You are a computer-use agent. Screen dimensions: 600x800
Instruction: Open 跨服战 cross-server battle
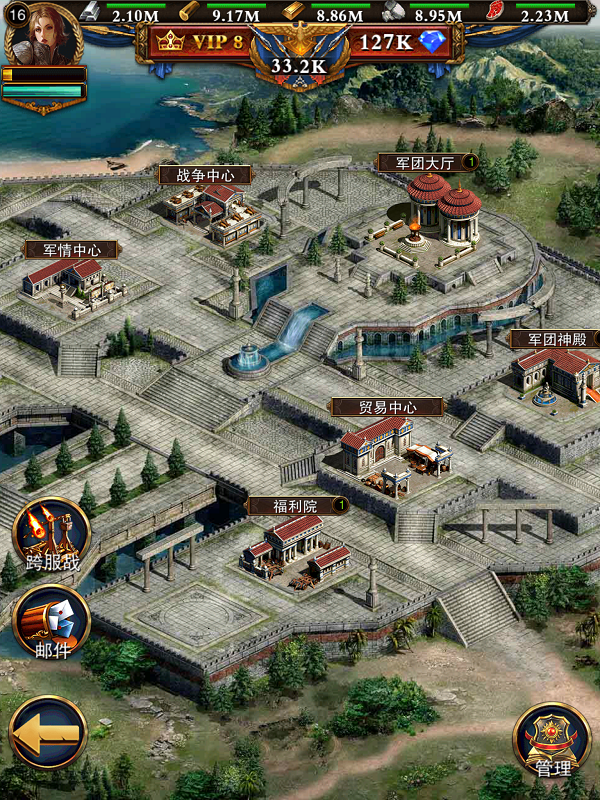(50, 539)
